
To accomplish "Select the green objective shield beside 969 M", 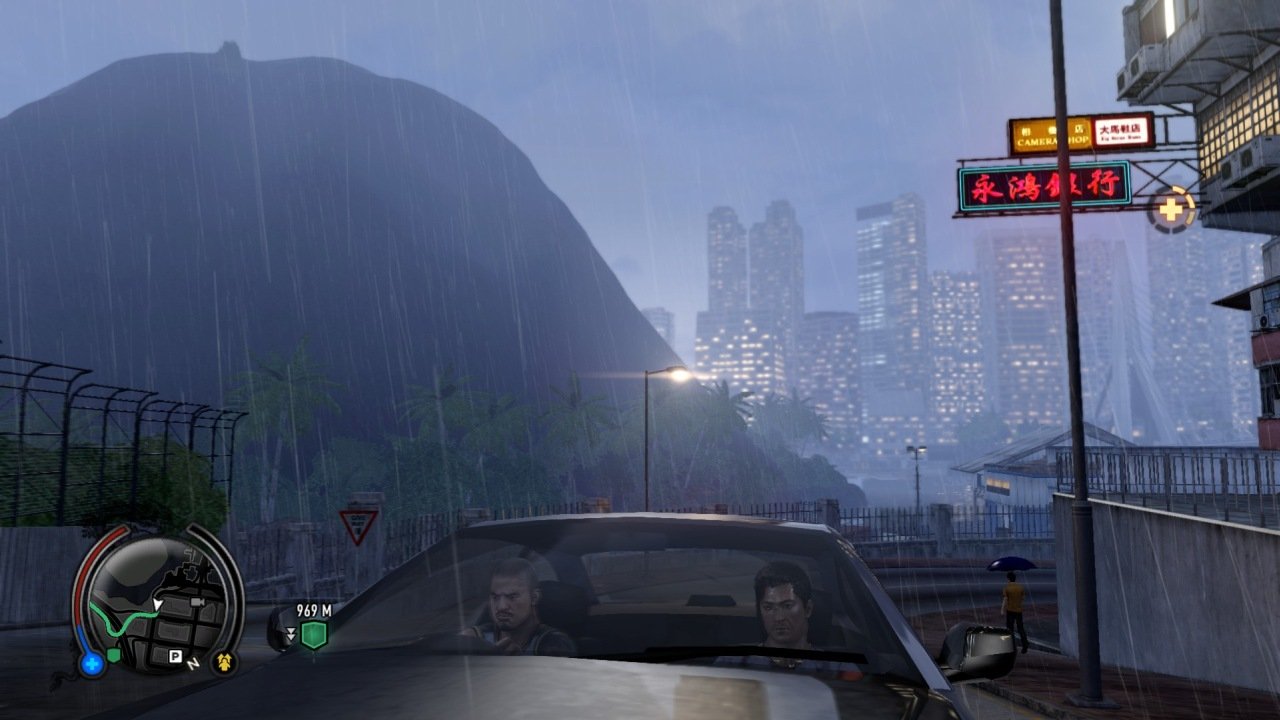I will [314, 634].
